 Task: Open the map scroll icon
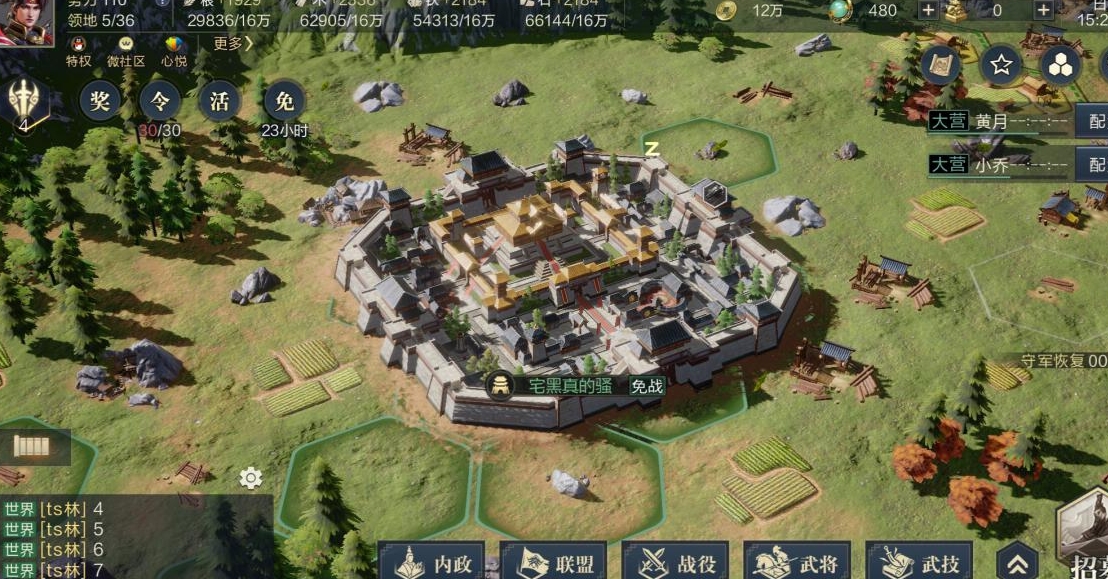(x=941, y=66)
